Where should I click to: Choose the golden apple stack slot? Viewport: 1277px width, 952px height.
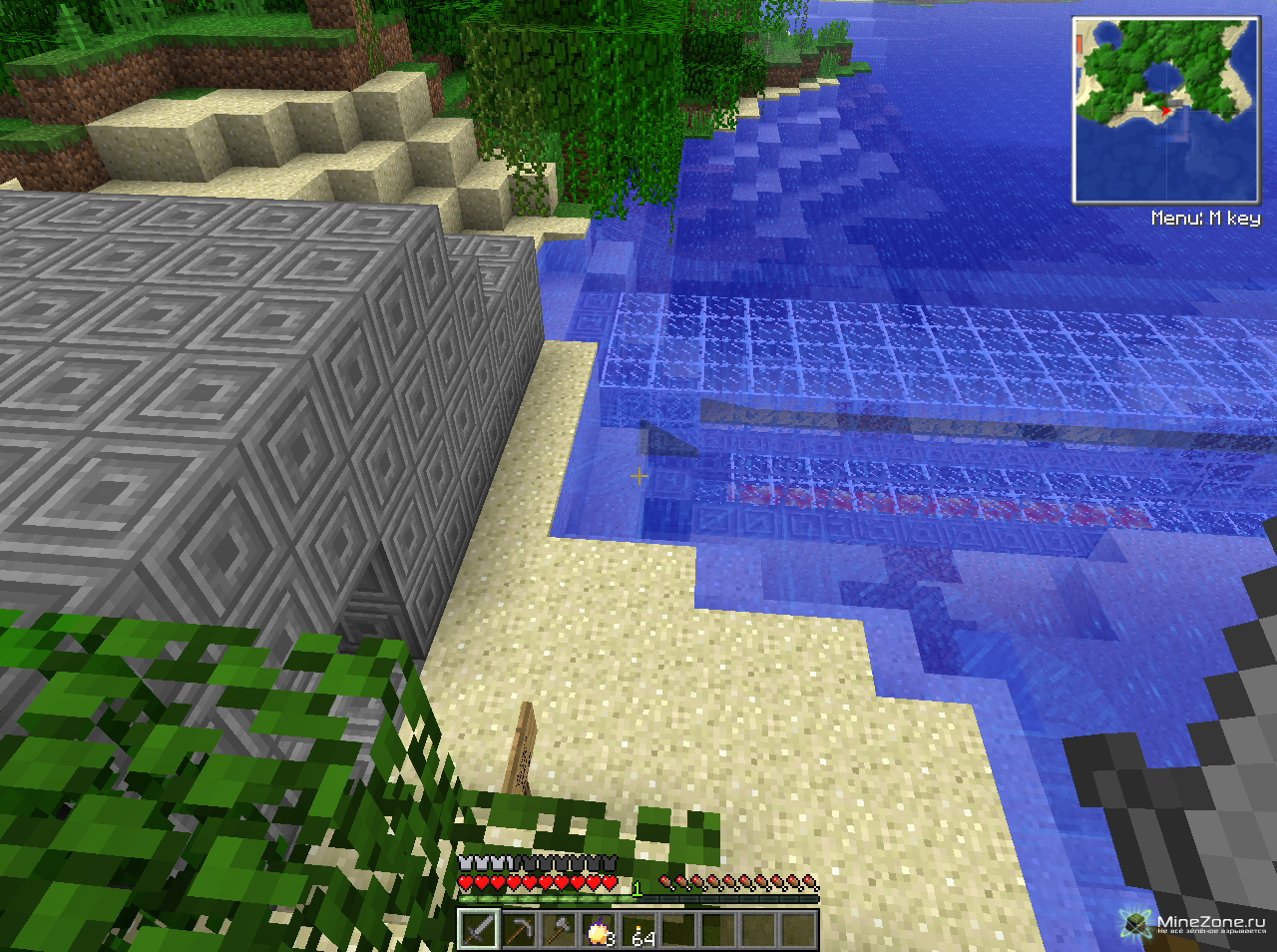[599, 930]
